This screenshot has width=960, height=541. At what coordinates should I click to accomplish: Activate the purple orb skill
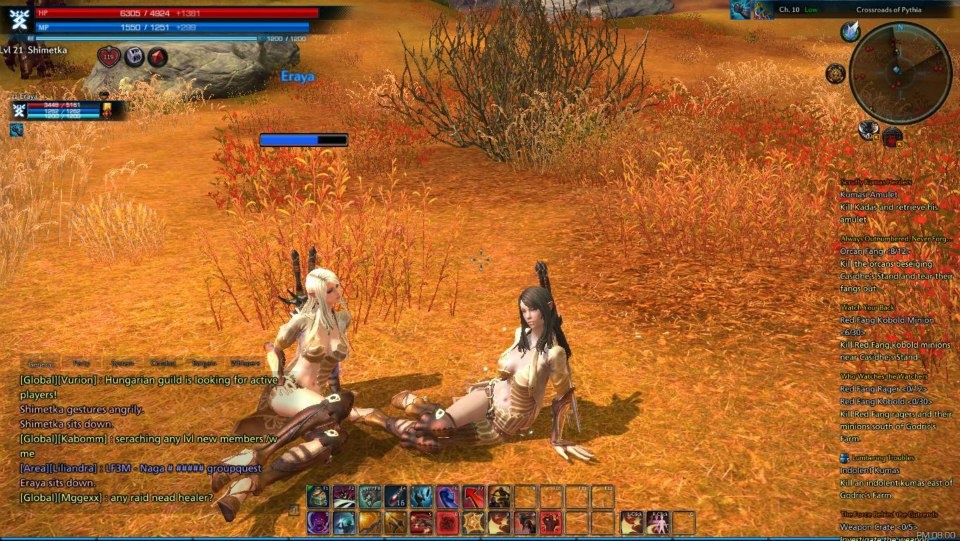pos(317,522)
